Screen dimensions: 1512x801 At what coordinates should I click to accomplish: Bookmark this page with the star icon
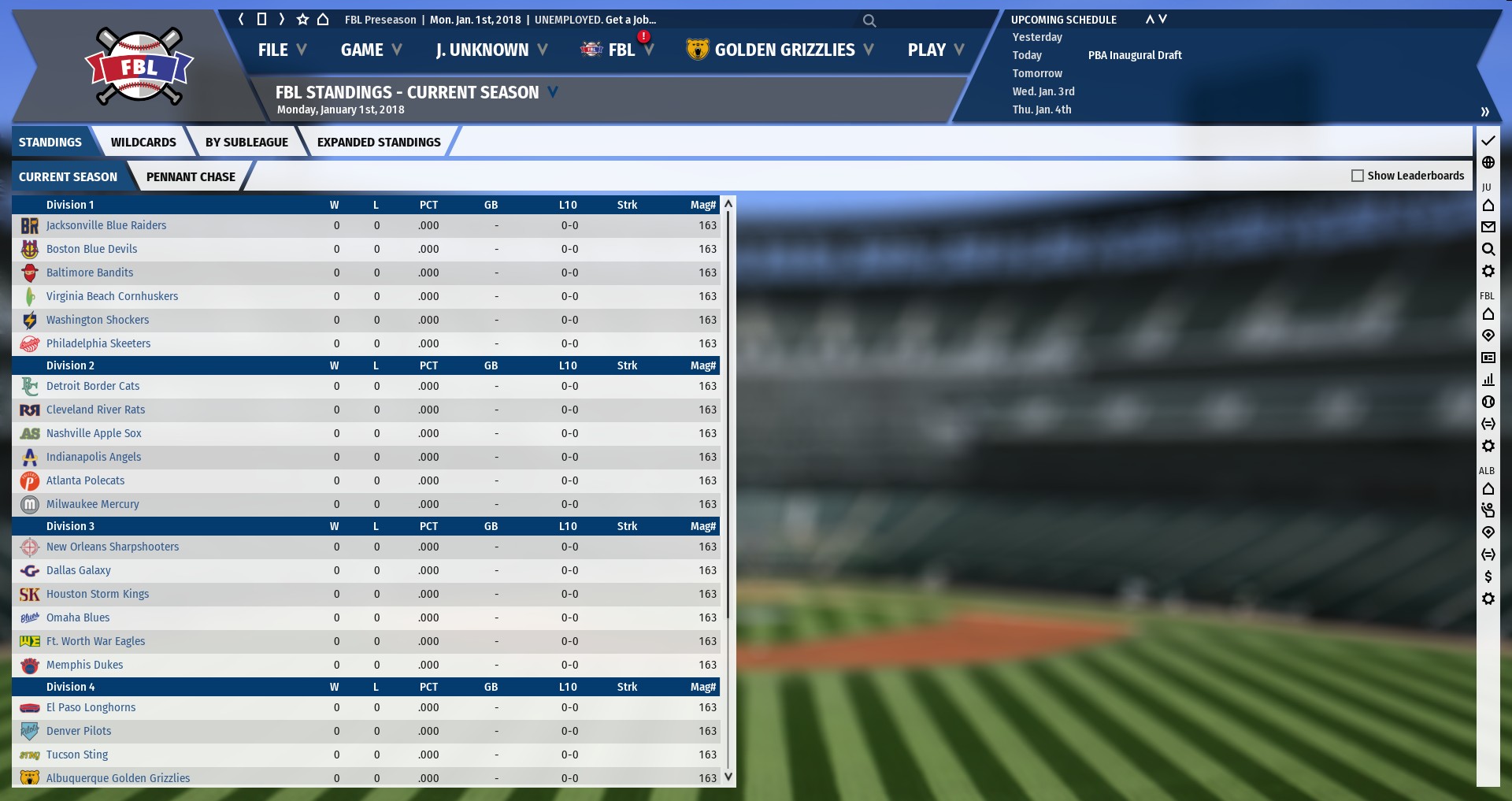click(x=302, y=20)
